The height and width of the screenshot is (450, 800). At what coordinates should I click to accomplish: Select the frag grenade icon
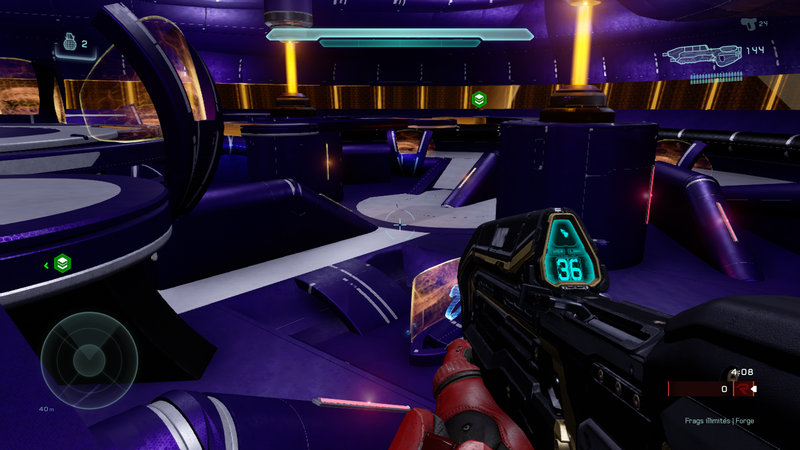pos(68,45)
